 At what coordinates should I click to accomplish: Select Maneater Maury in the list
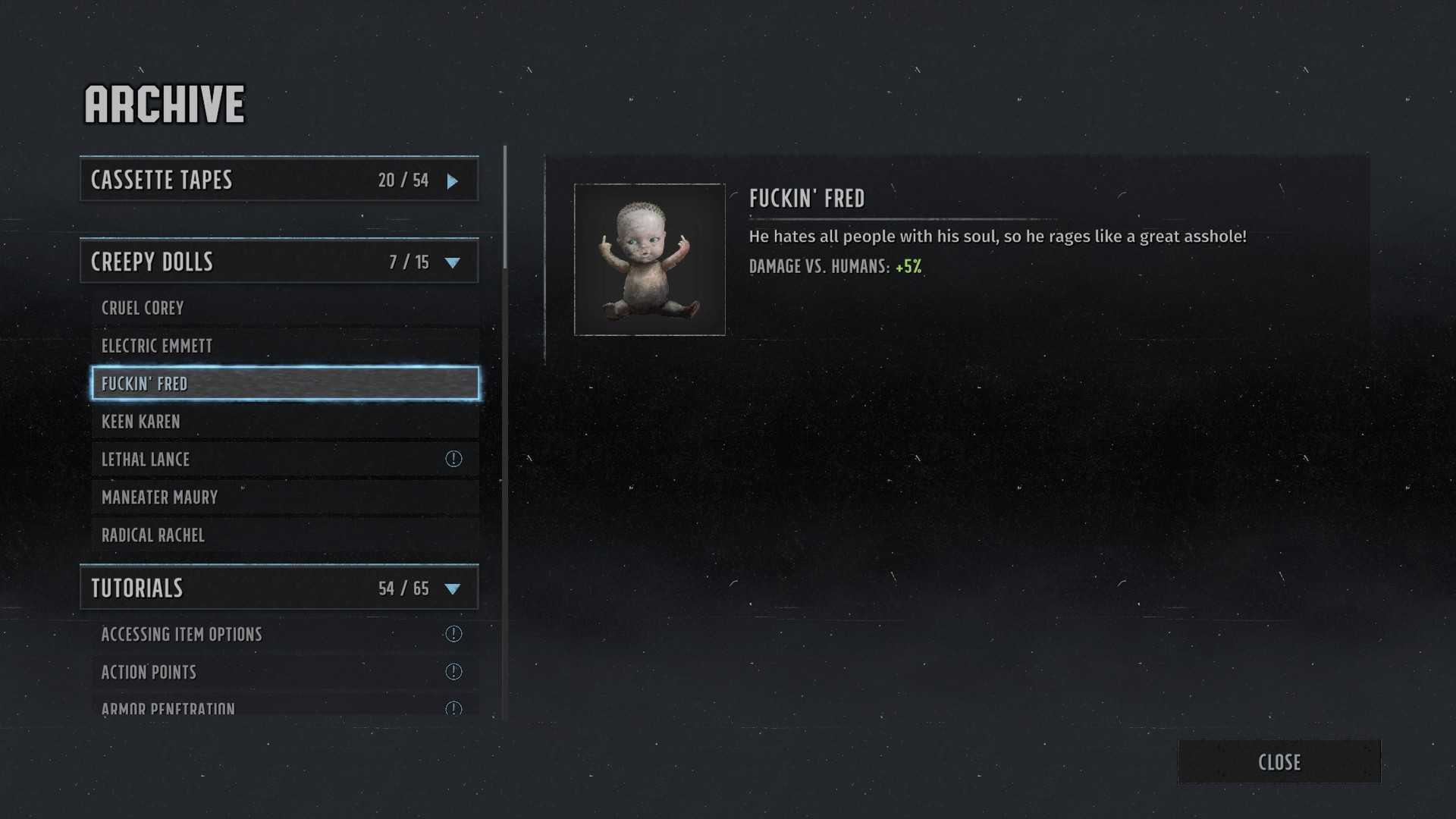point(284,497)
